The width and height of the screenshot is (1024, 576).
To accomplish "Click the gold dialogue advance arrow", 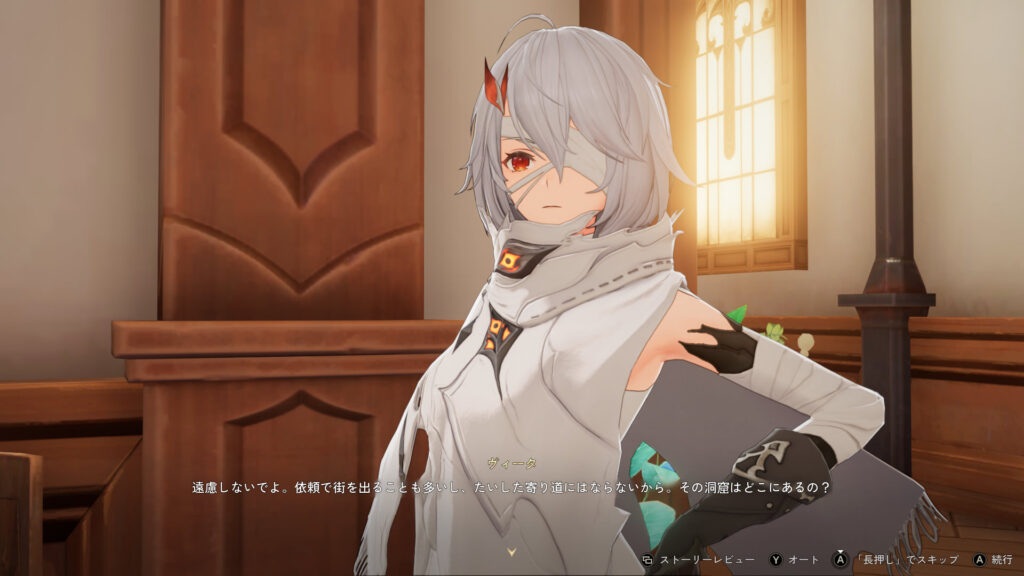I will coord(512,551).
